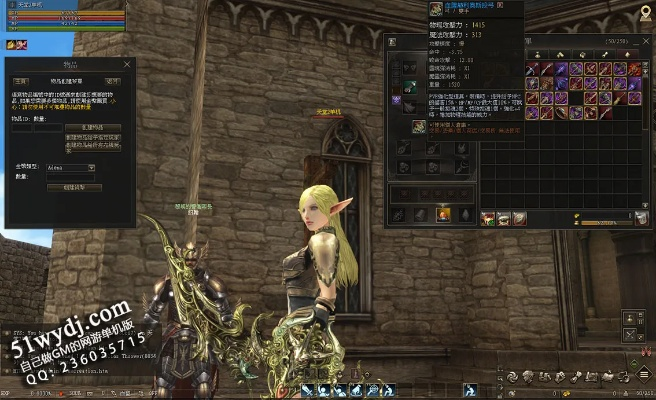Select the orange potion item in equipment panel
Screen dimensions: 656x400
(x=443, y=215)
